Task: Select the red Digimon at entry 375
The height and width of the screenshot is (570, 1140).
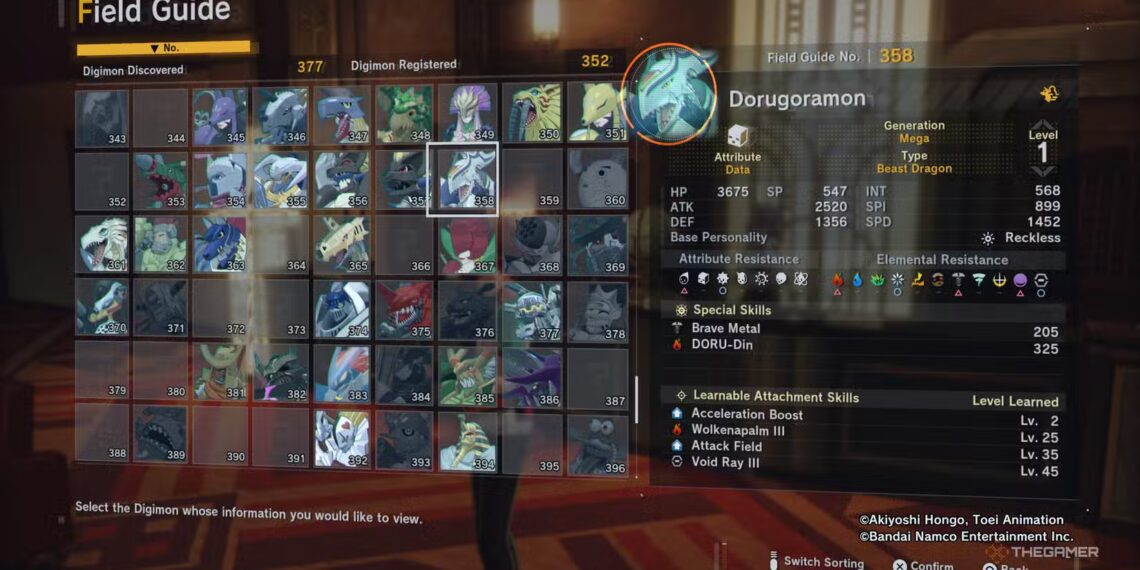Action: point(405,310)
